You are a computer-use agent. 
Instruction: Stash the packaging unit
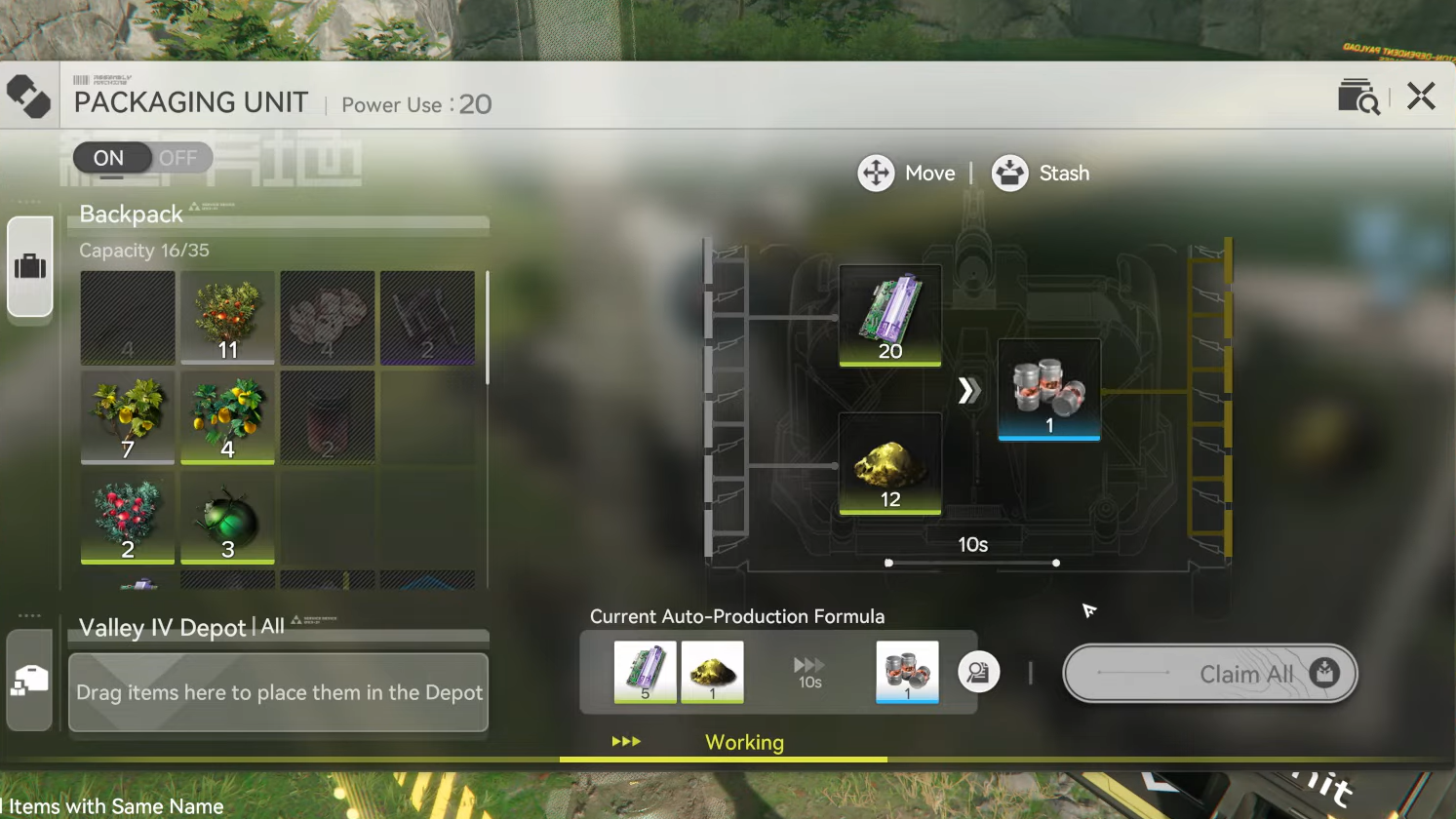1041,174
